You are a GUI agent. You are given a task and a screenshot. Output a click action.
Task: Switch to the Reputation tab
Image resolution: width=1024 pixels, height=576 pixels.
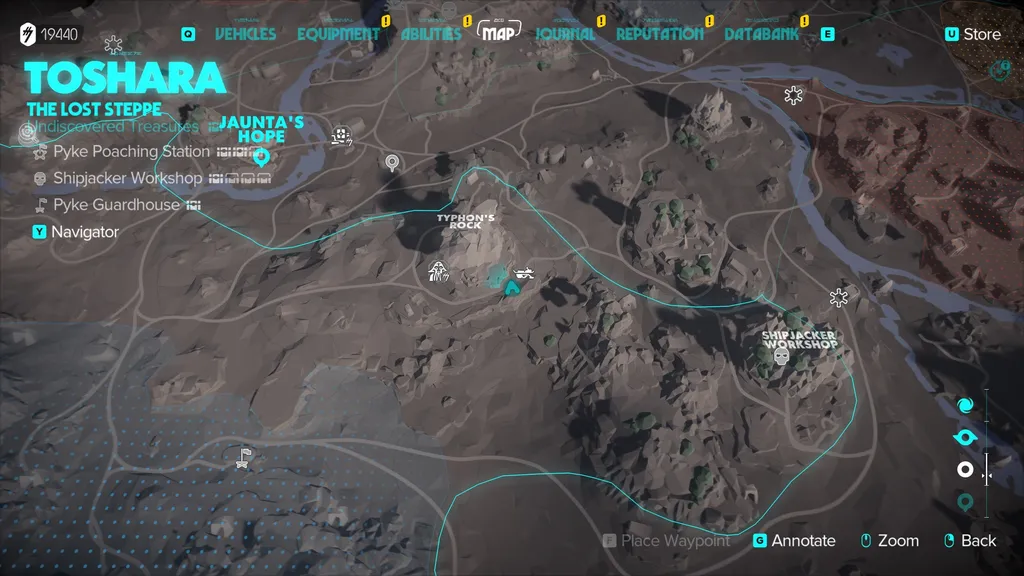(x=659, y=34)
